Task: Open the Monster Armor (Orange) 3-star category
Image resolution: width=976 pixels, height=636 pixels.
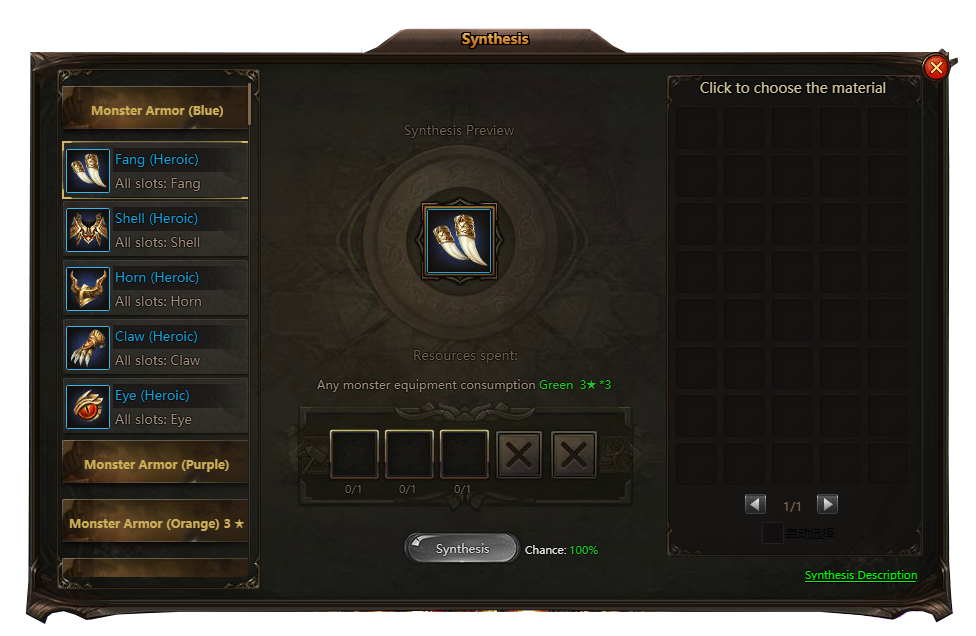Action: coord(156,523)
